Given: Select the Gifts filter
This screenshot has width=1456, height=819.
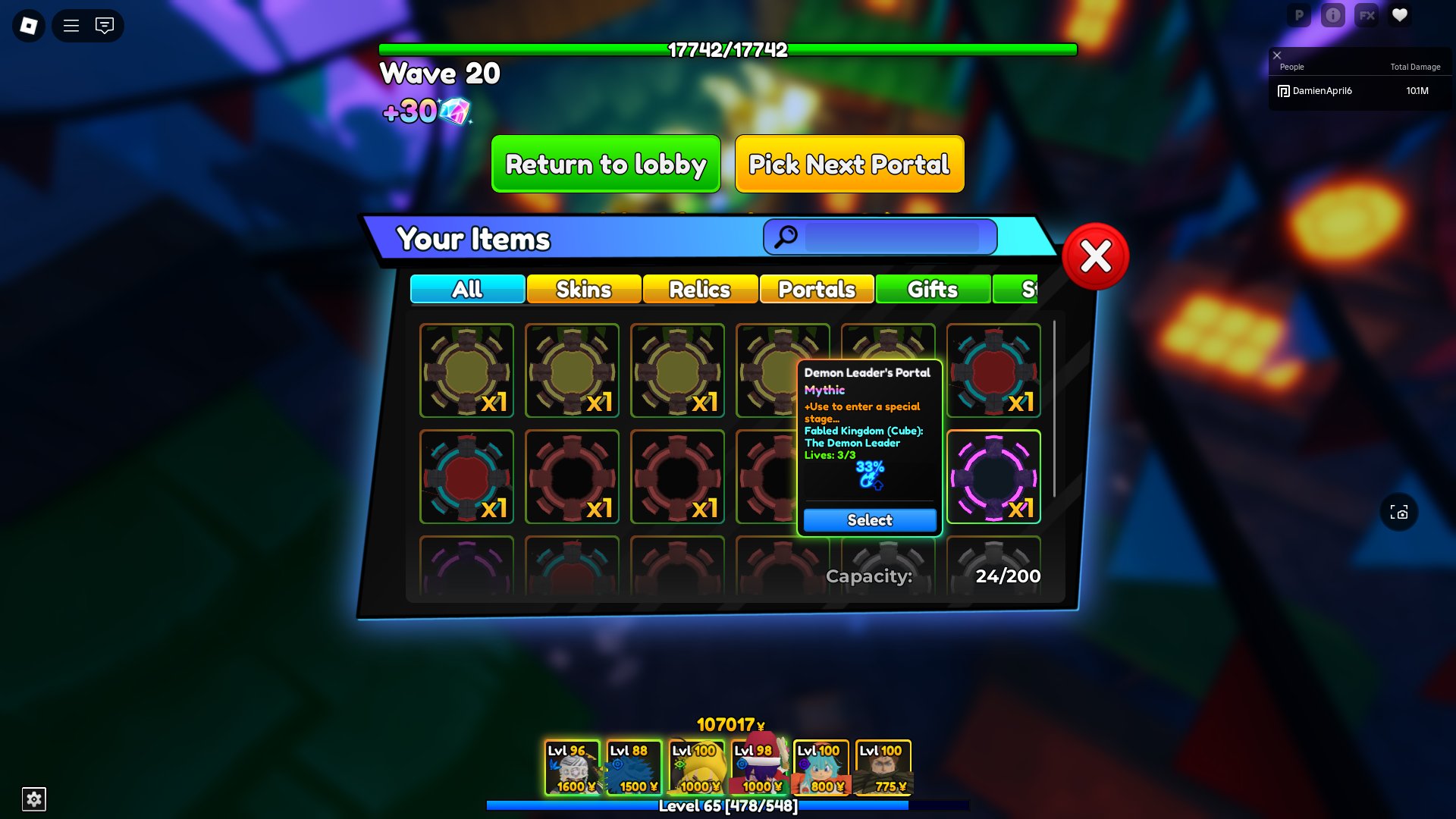Looking at the screenshot, I should pos(932,289).
